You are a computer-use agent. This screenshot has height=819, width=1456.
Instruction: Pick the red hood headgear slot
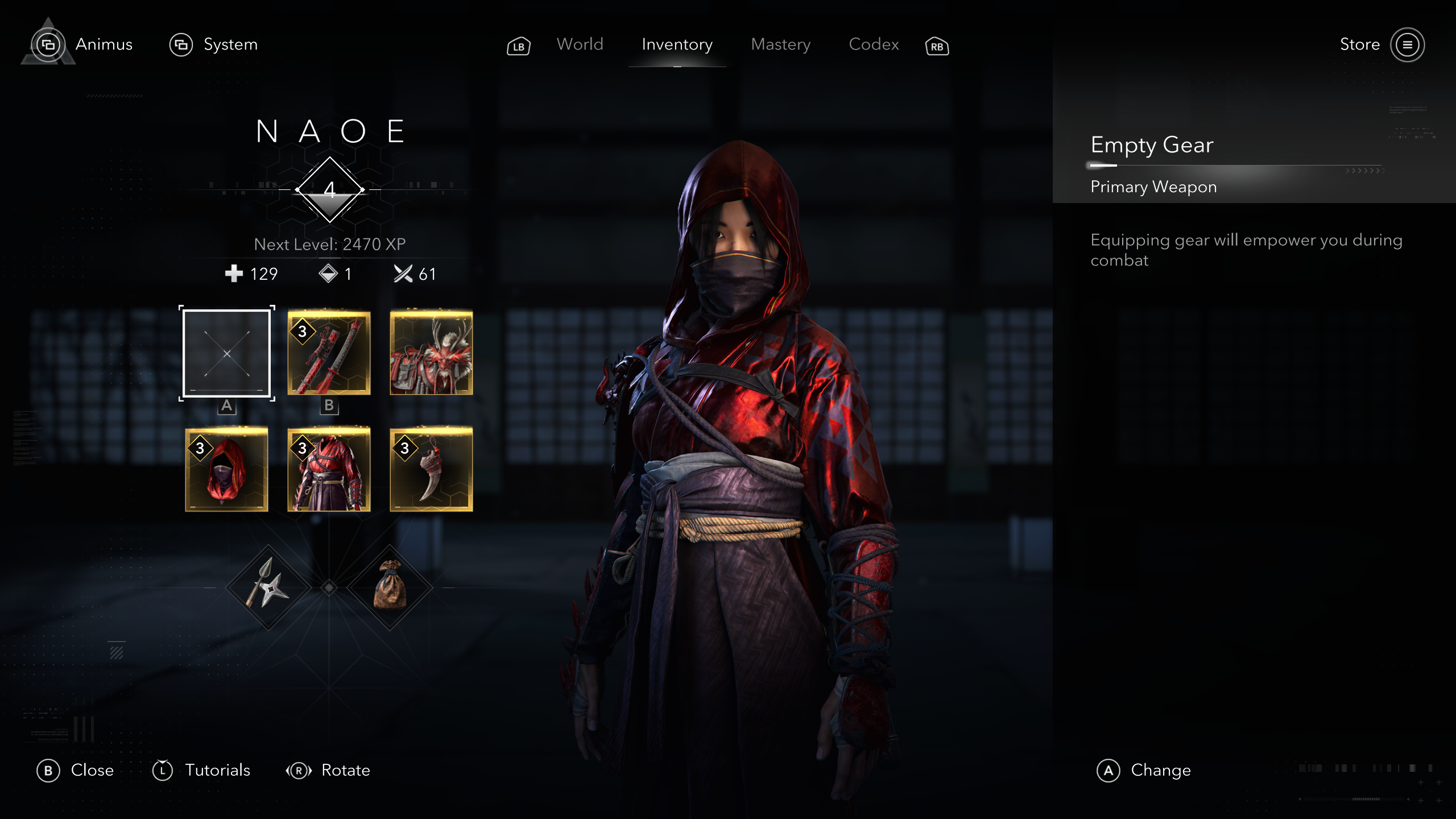227,470
